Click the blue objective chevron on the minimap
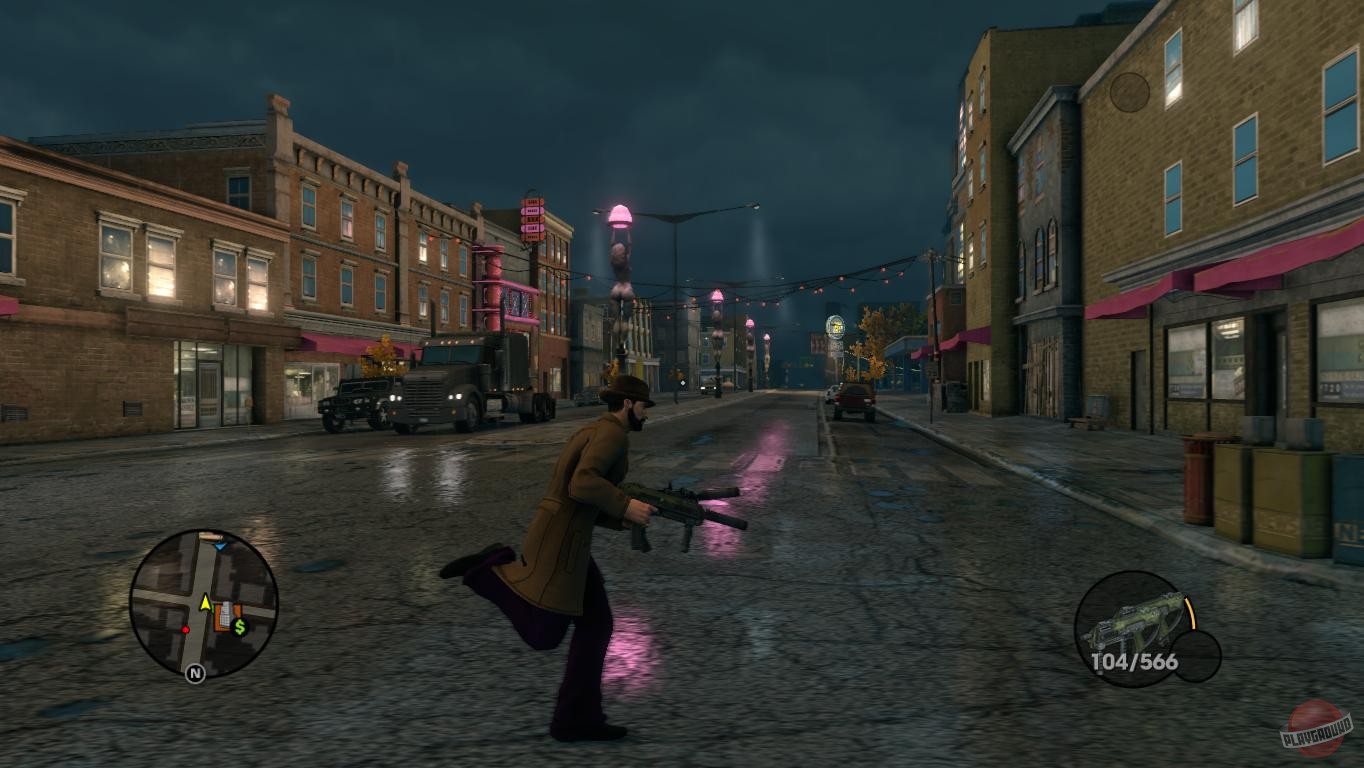The image size is (1364, 768). pyautogui.click(x=220, y=546)
